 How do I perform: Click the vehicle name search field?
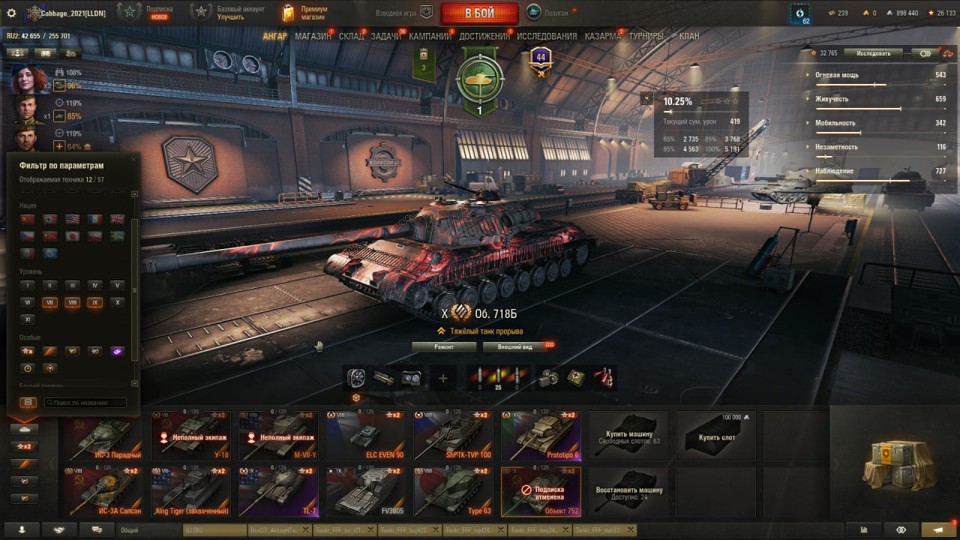point(86,403)
